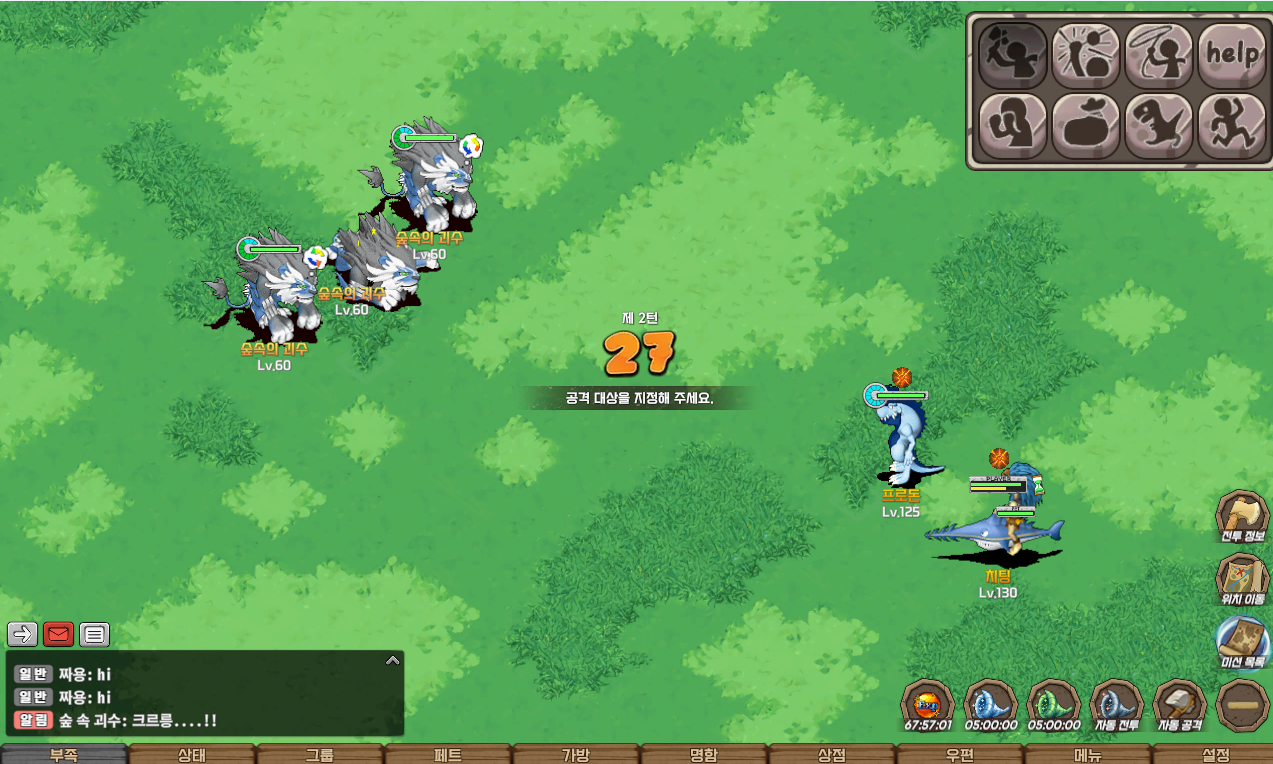Expand the chat log with the arrow

pos(393,660)
